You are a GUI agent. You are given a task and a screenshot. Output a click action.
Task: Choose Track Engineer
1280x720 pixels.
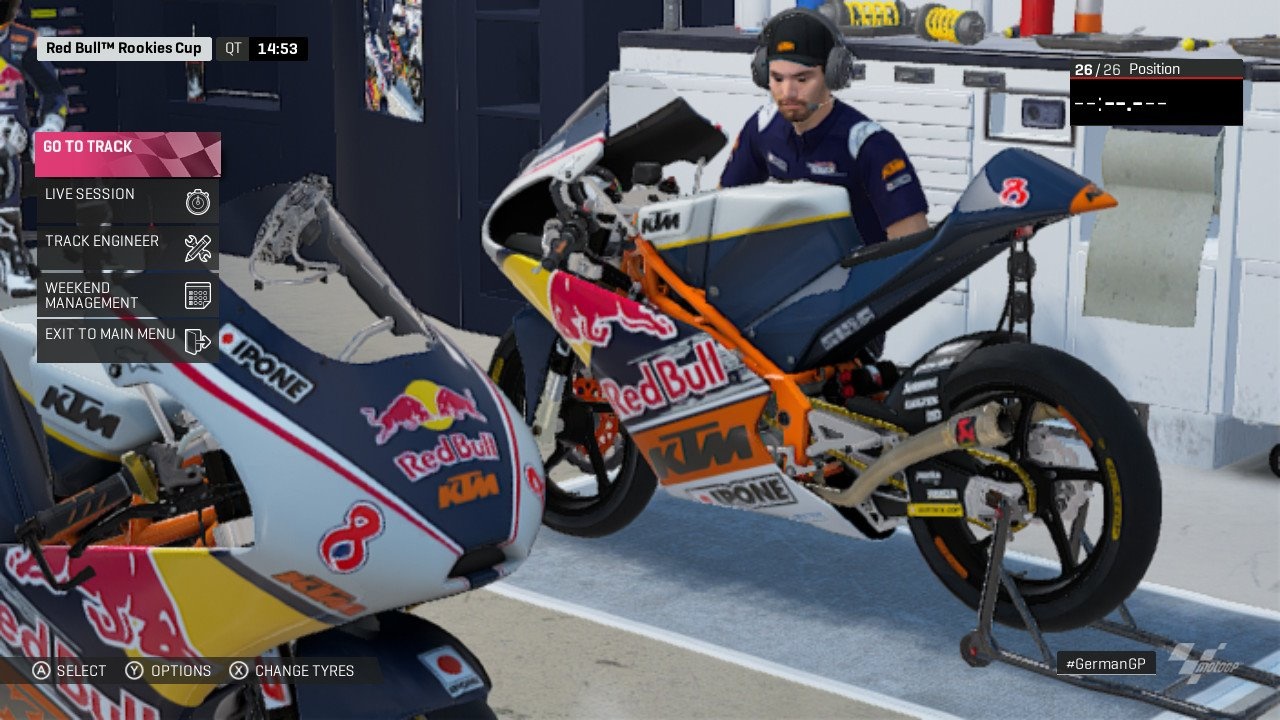pos(100,241)
